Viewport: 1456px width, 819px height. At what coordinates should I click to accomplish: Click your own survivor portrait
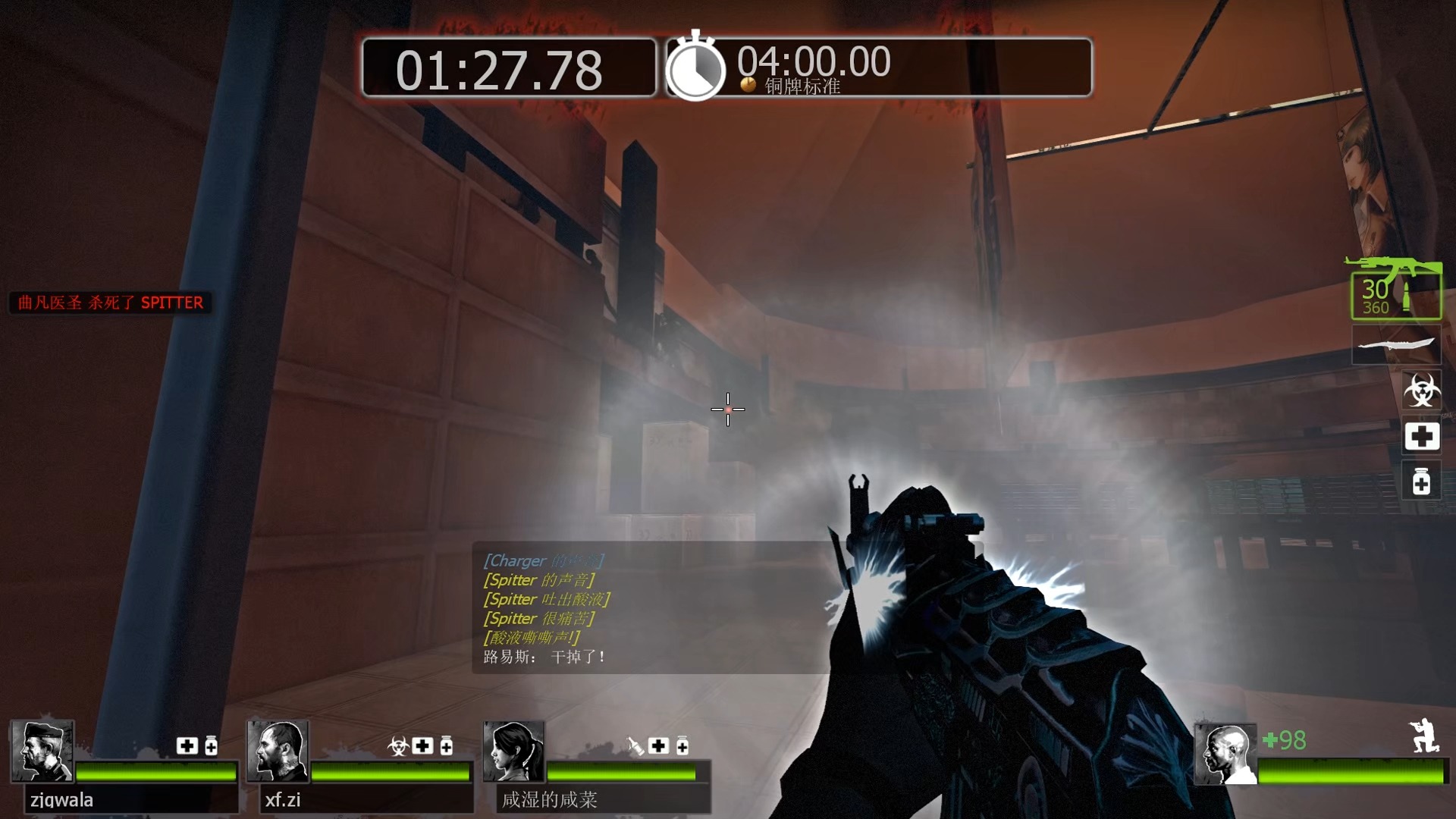click(1225, 753)
